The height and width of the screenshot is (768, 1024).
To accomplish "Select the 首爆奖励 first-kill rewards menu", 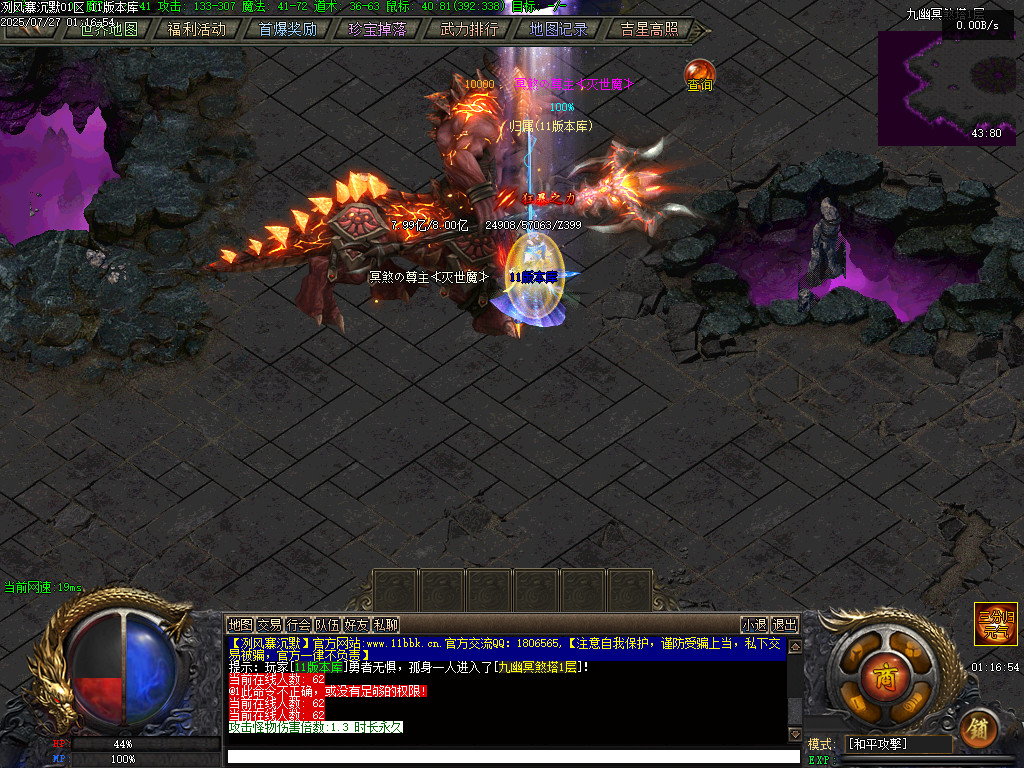I will point(287,29).
